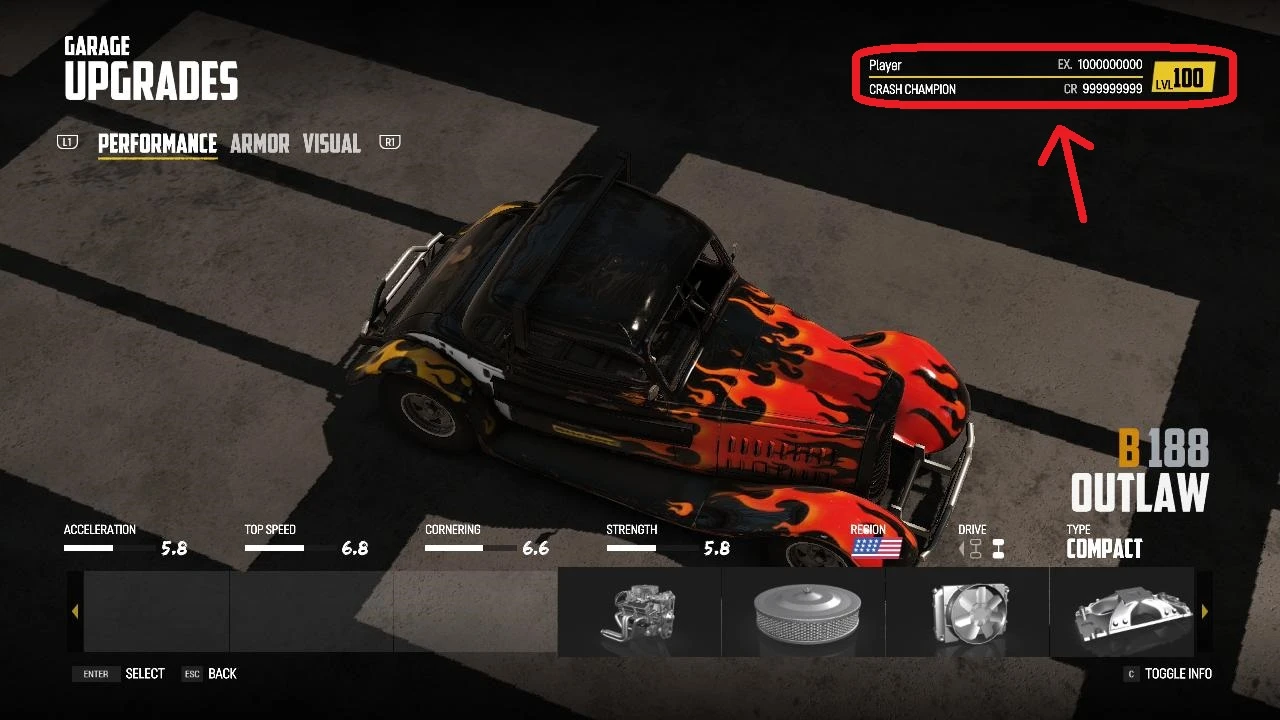The image size is (1280, 720).
Task: Click the USA region flag icon
Action: [x=876, y=548]
